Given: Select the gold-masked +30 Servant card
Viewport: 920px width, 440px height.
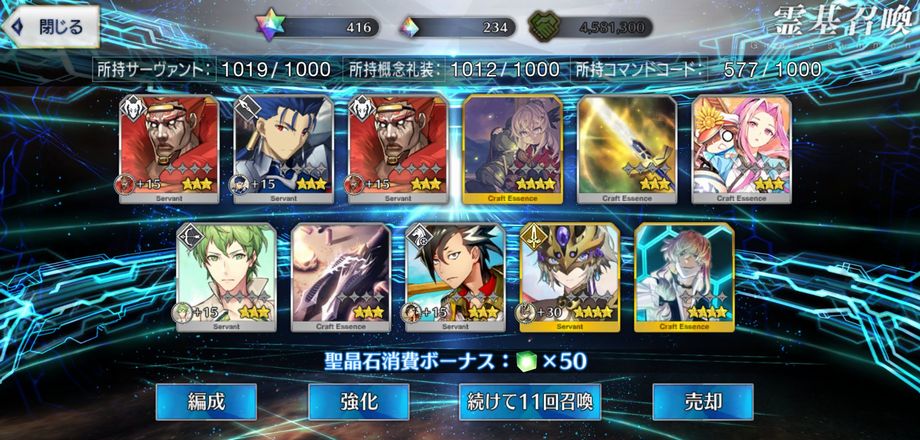Looking at the screenshot, I should pos(570,277).
